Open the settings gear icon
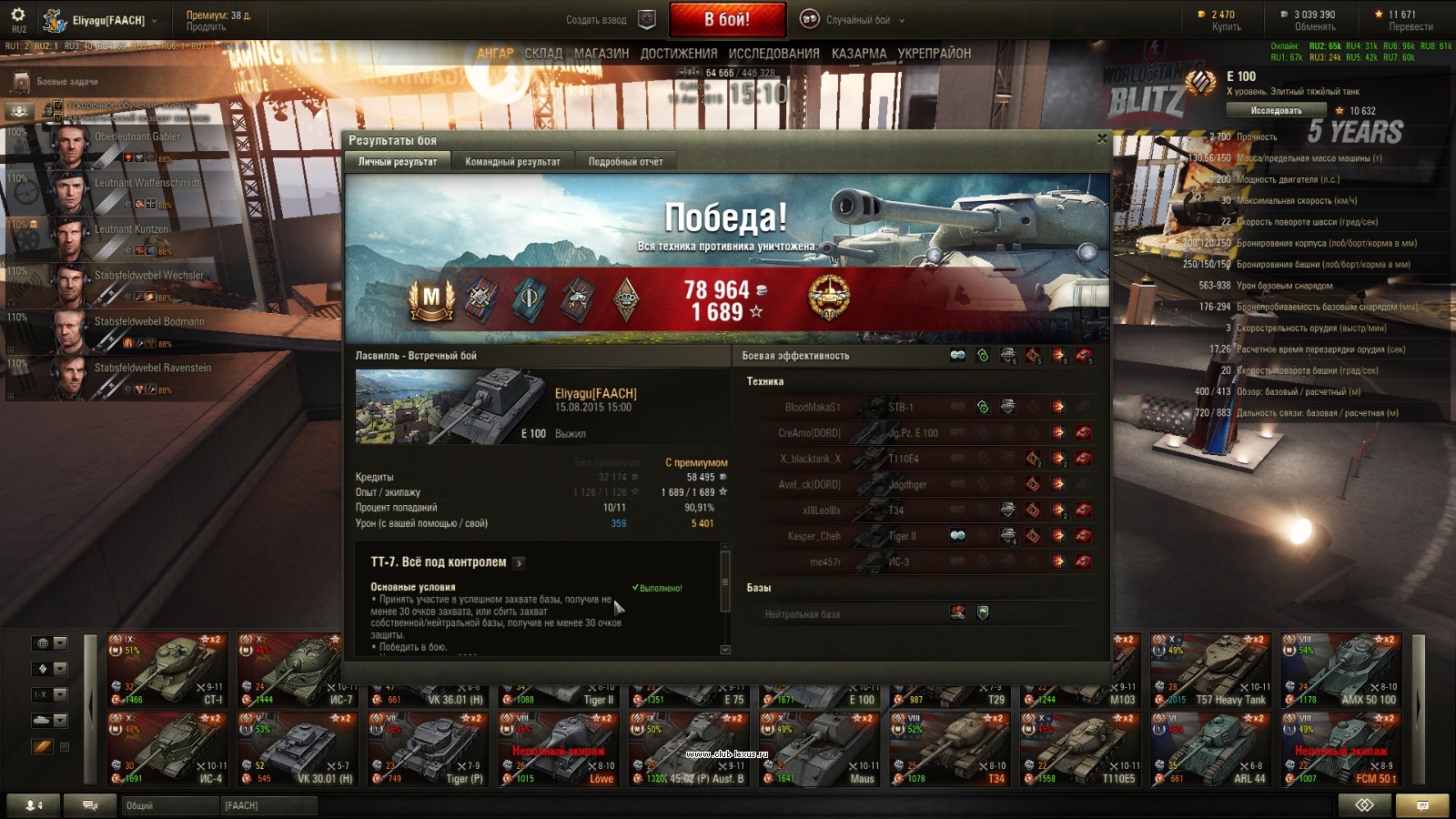The image size is (1456, 819). point(19,15)
